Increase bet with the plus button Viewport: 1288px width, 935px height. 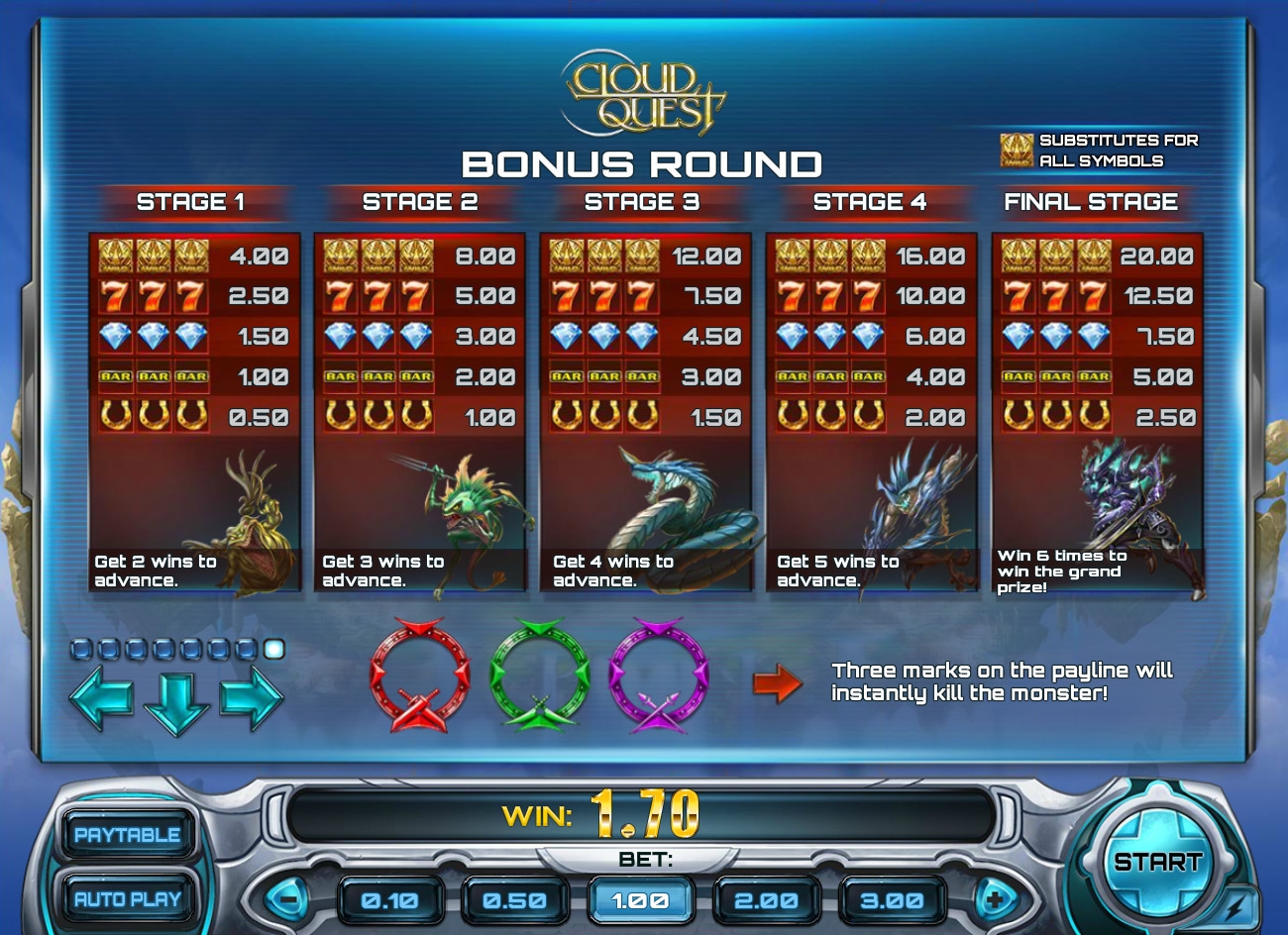(995, 900)
